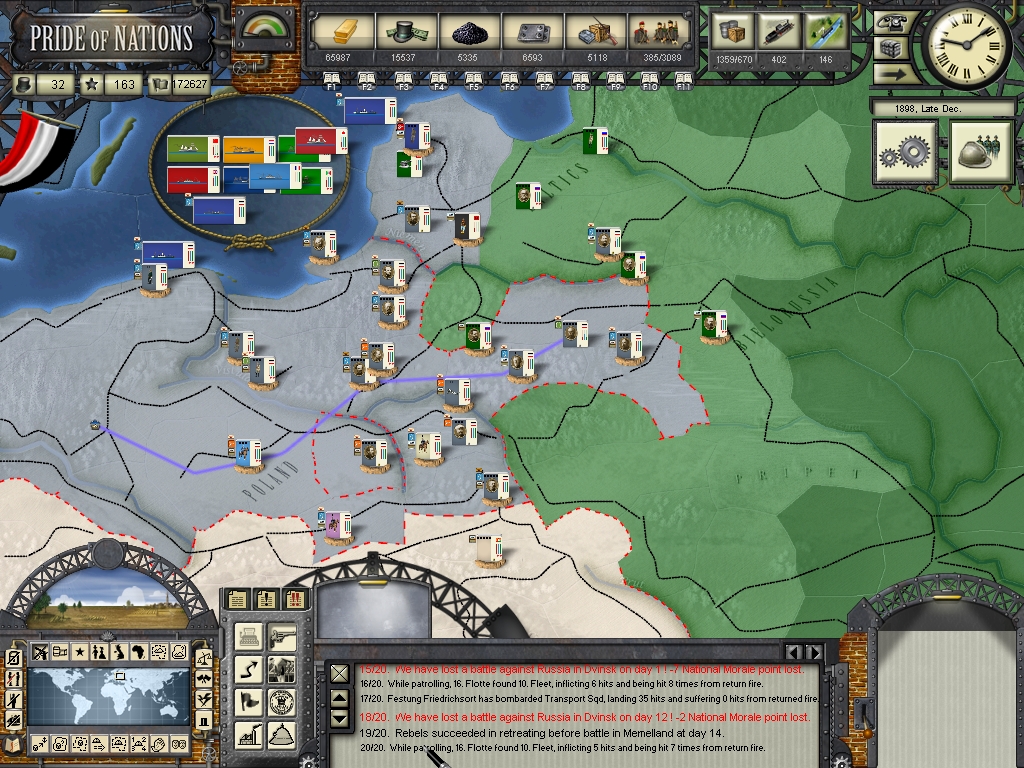Read the battle lost in Dvinsk day 12 message
This screenshot has height=768, width=1024.
click(x=599, y=717)
